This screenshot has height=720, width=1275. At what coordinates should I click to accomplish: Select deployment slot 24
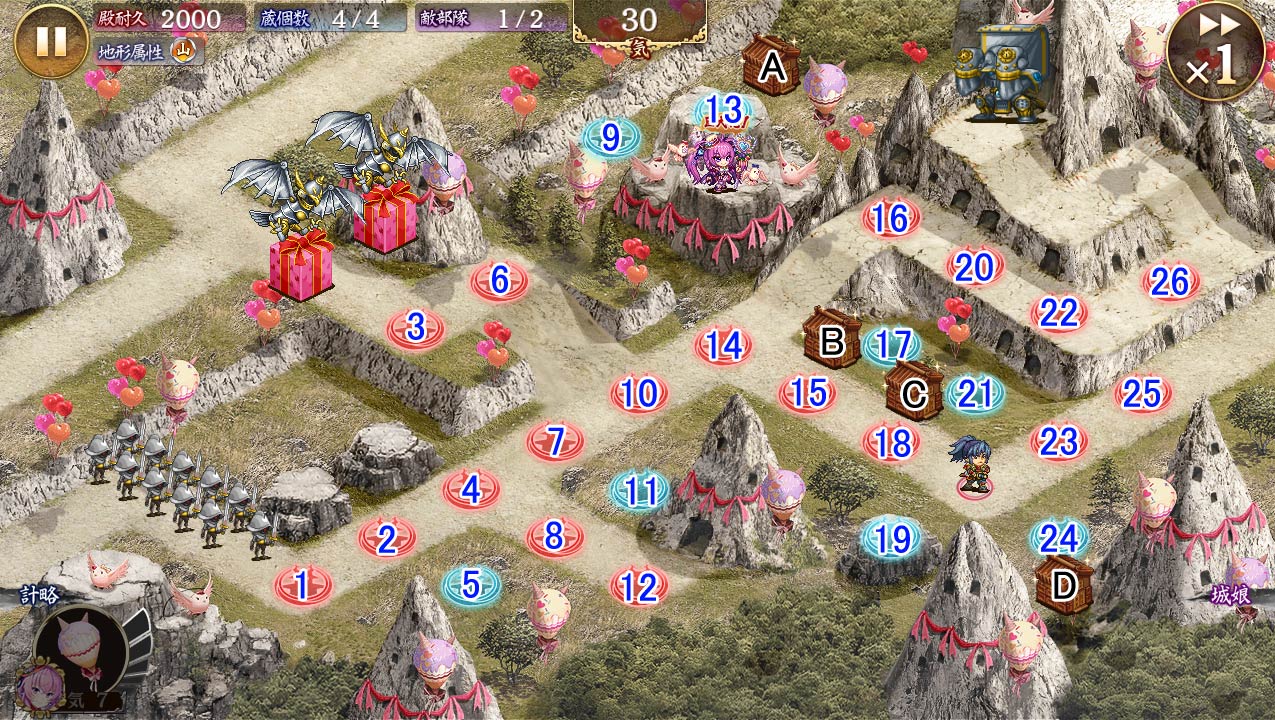1059,539
